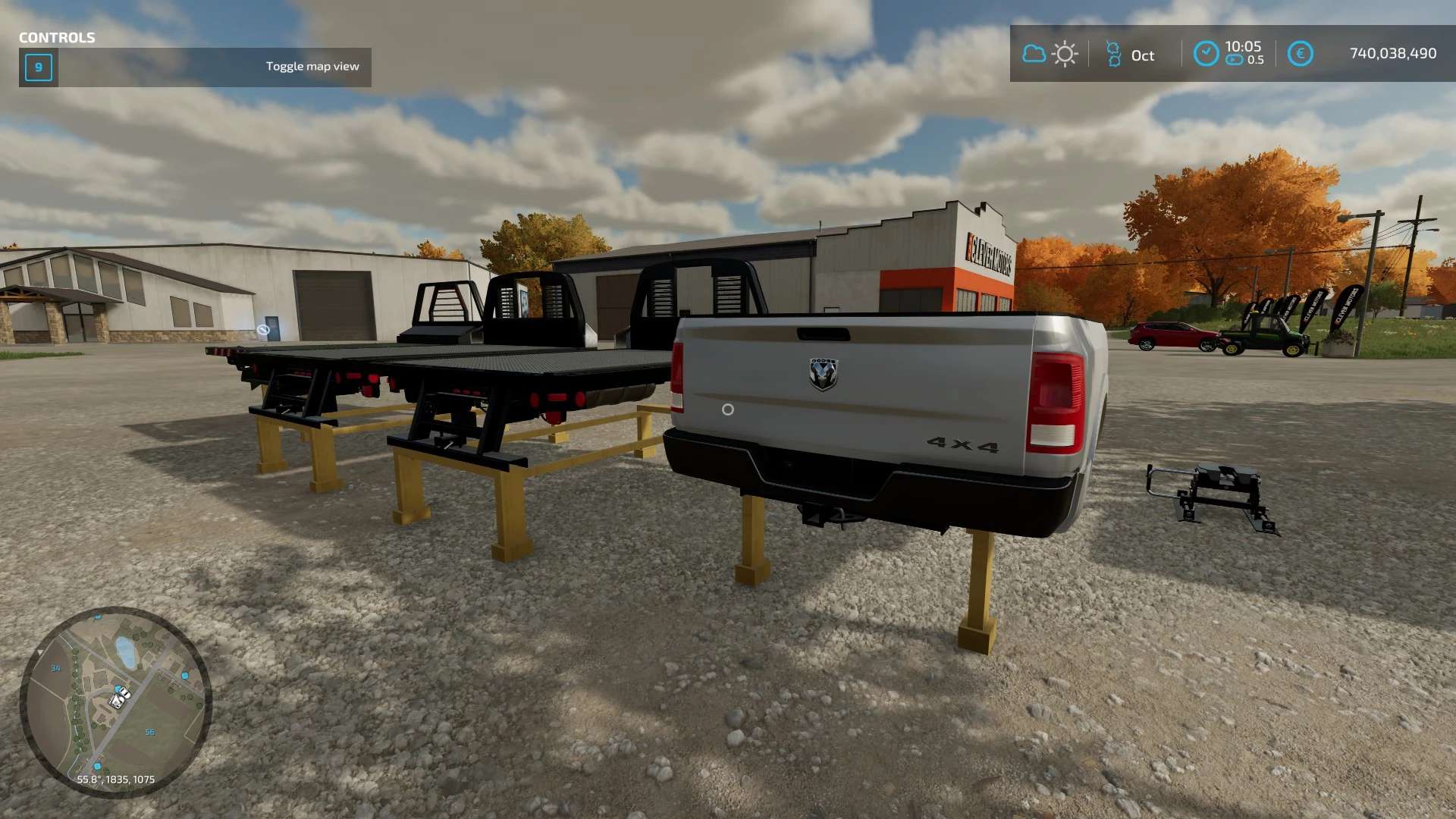Open the euro money balance icon
Viewport: 1456px width, 819px height.
[x=1300, y=53]
